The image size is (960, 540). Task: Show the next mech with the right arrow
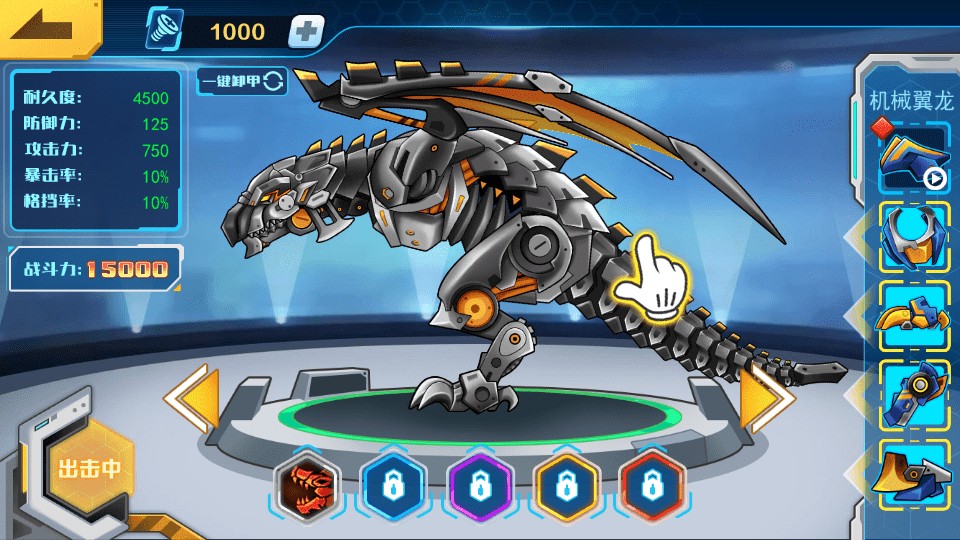pos(767,398)
